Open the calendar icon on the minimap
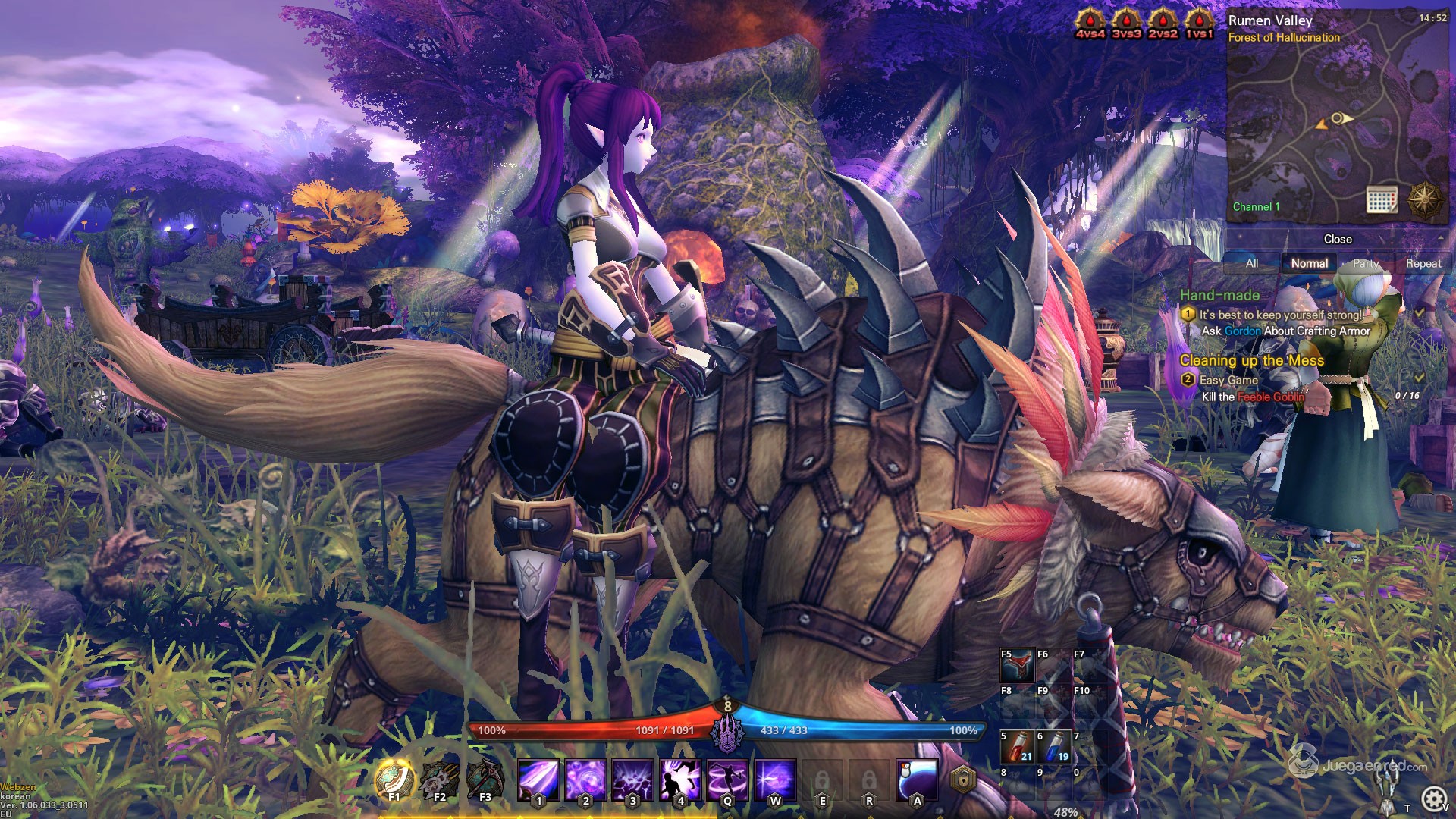Image resolution: width=1456 pixels, height=819 pixels. tap(1381, 199)
